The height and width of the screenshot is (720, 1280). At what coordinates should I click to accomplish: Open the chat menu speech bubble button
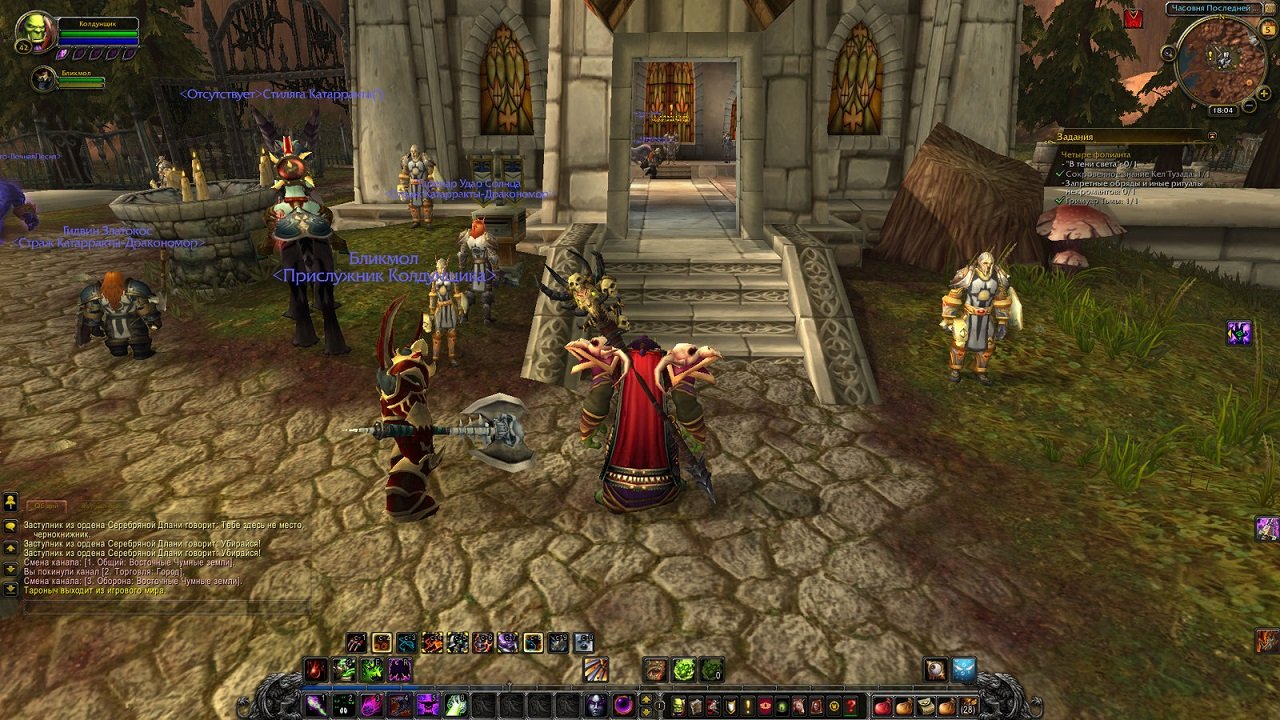click(x=10, y=526)
